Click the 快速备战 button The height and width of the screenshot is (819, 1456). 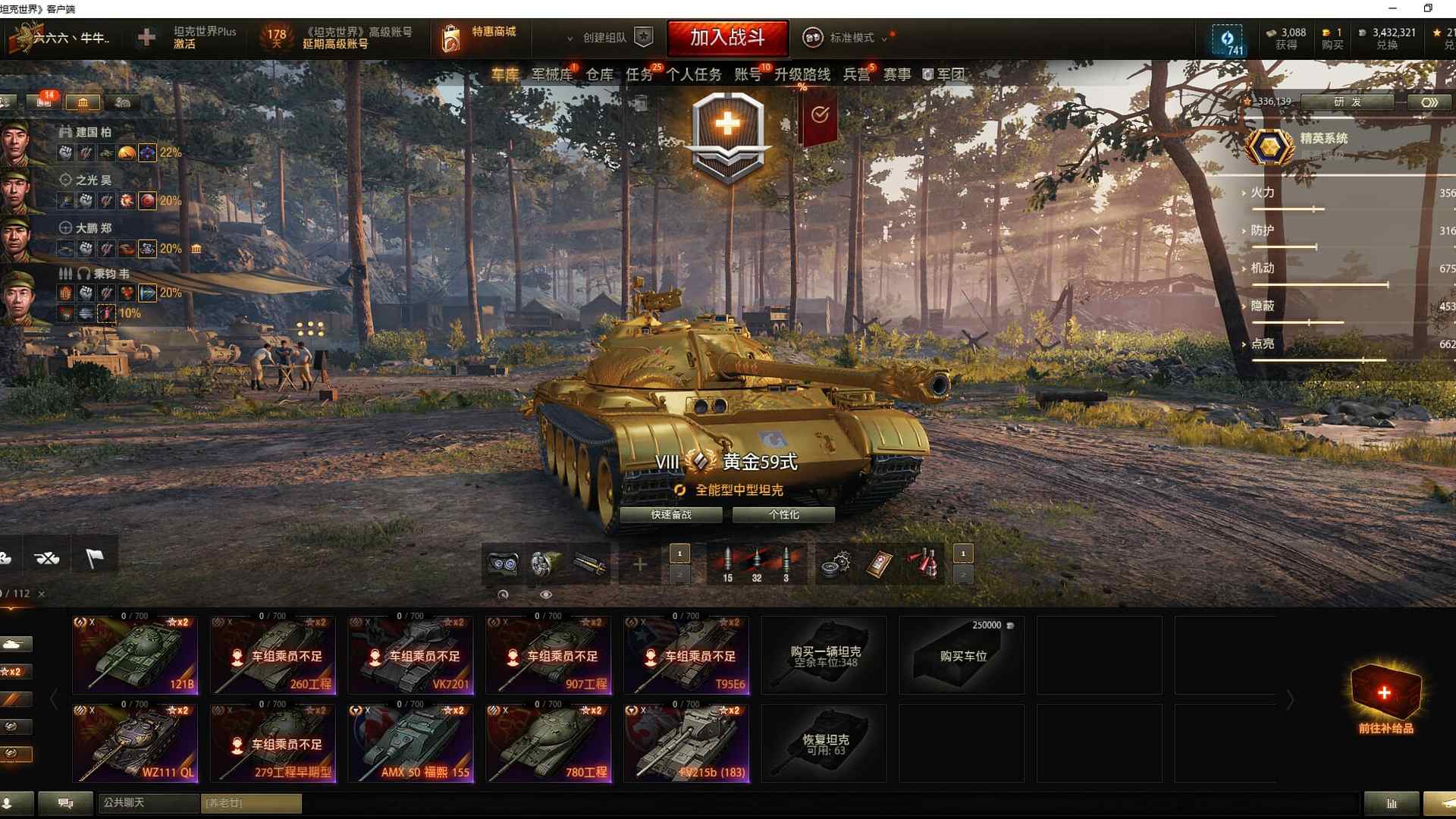click(x=671, y=515)
